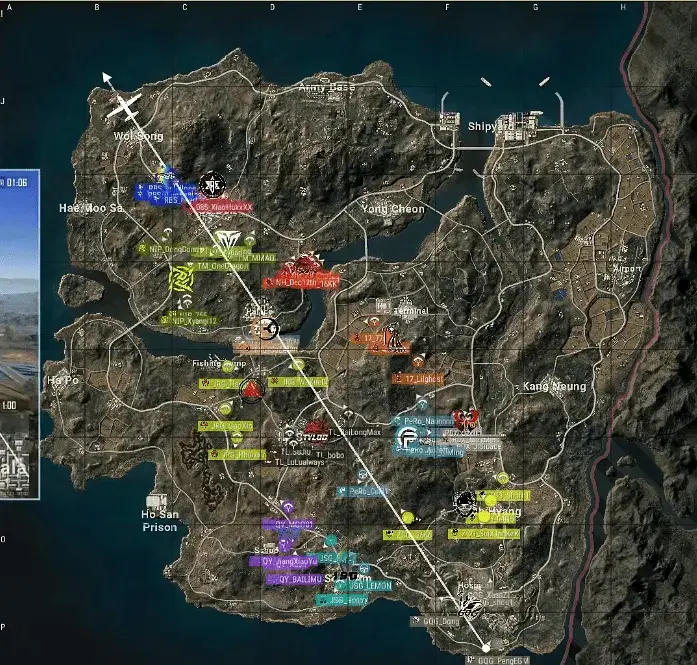This screenshot has height=665, width=697.
Task: Select the NIP_Xyang12 player label
Action: [194, 321]
